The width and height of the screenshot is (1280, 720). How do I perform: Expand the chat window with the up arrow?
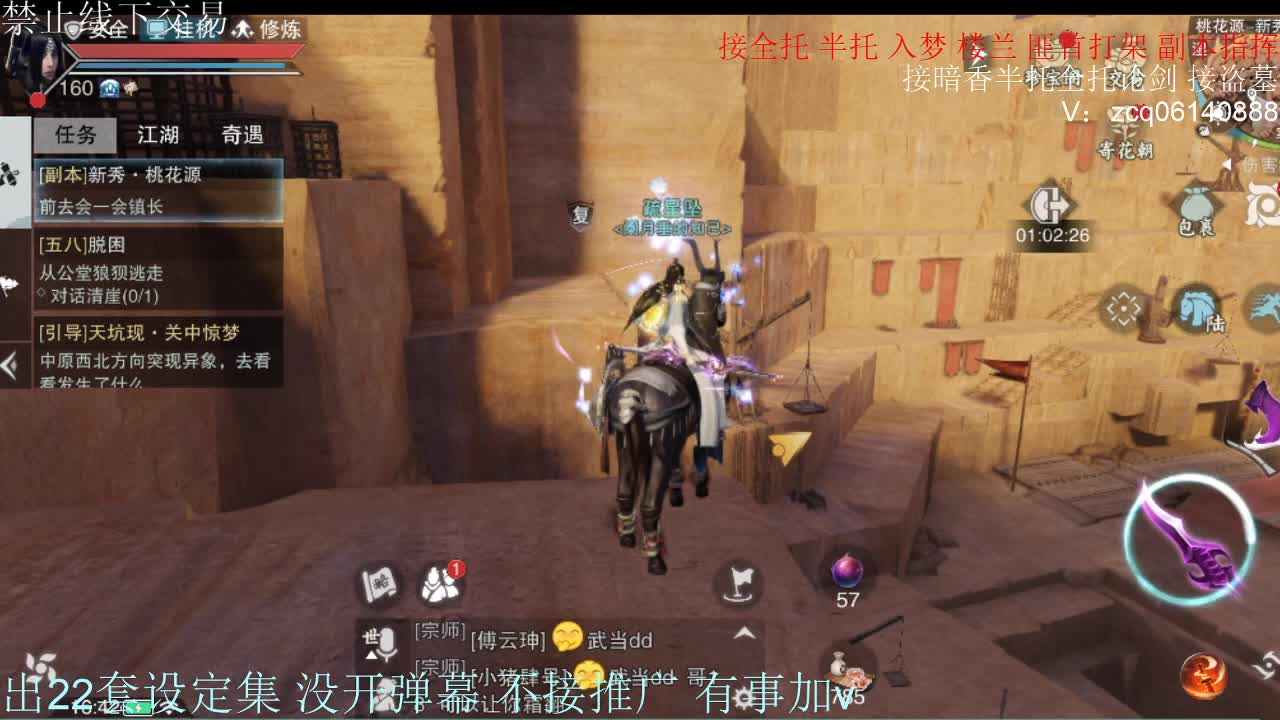742,633
